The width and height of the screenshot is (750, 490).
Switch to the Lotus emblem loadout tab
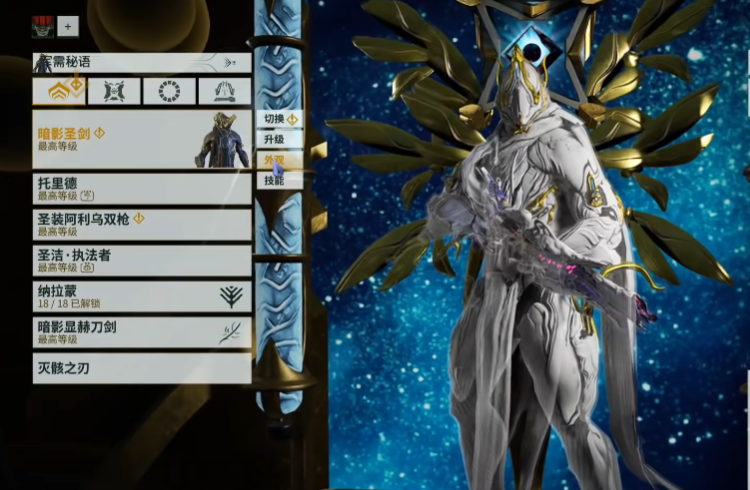pos(58,91)
